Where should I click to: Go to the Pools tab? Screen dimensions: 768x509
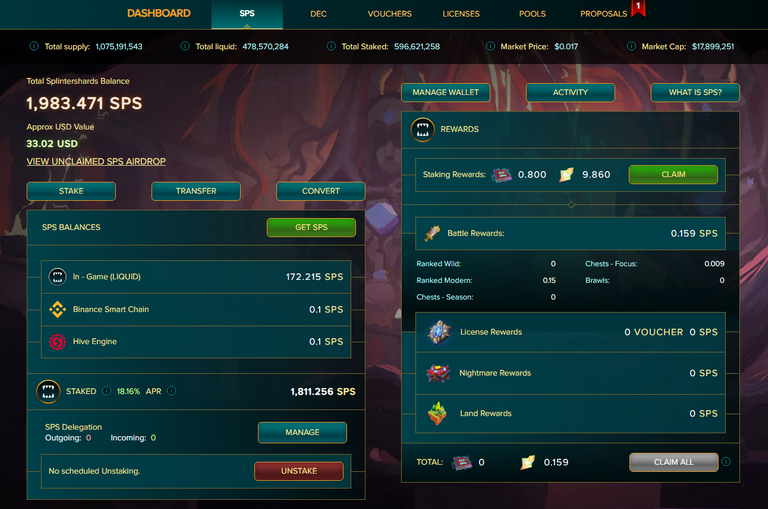point(532,14)
